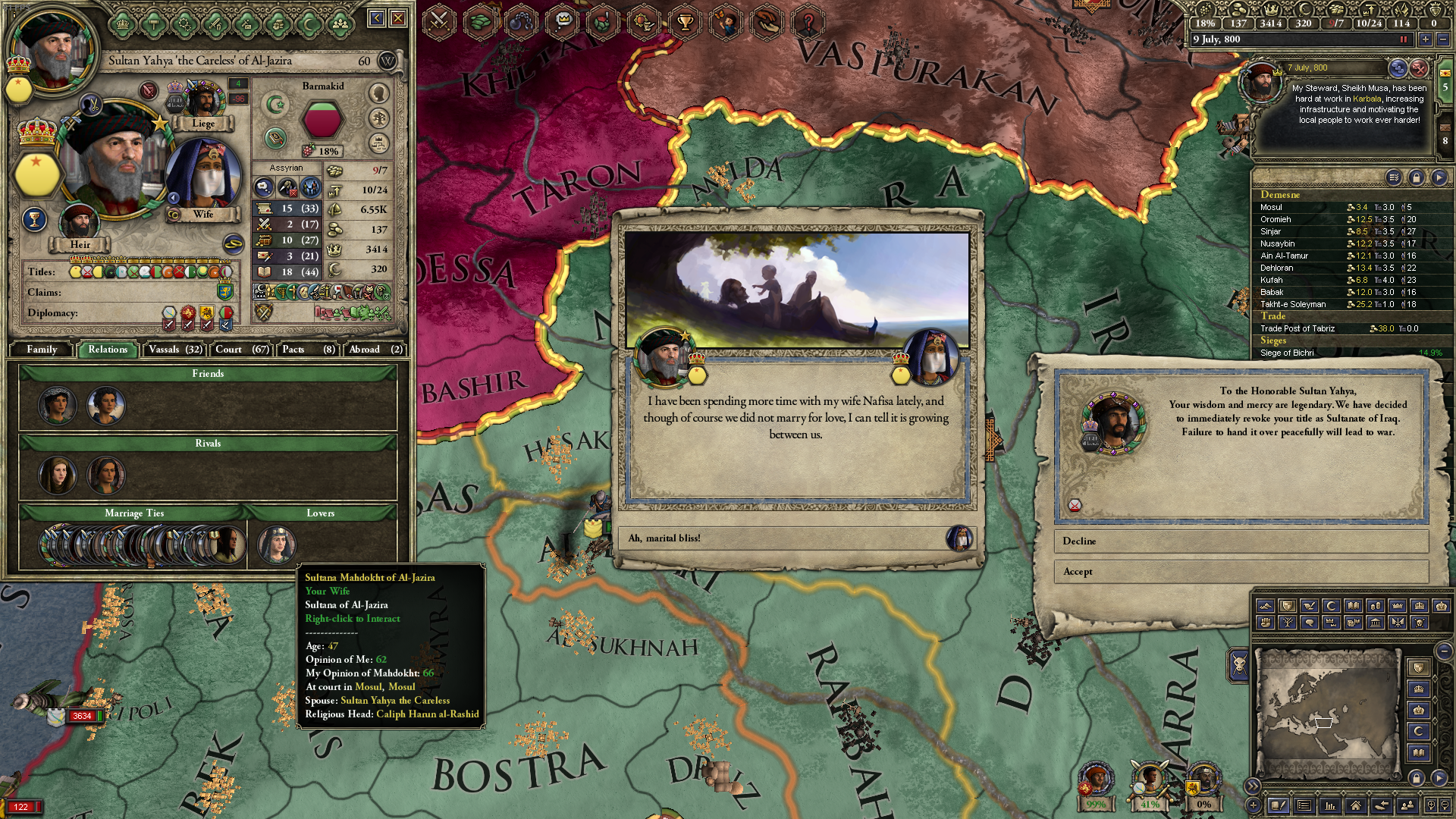Select the independence realms shield map mode

[x=1288, y=607]
